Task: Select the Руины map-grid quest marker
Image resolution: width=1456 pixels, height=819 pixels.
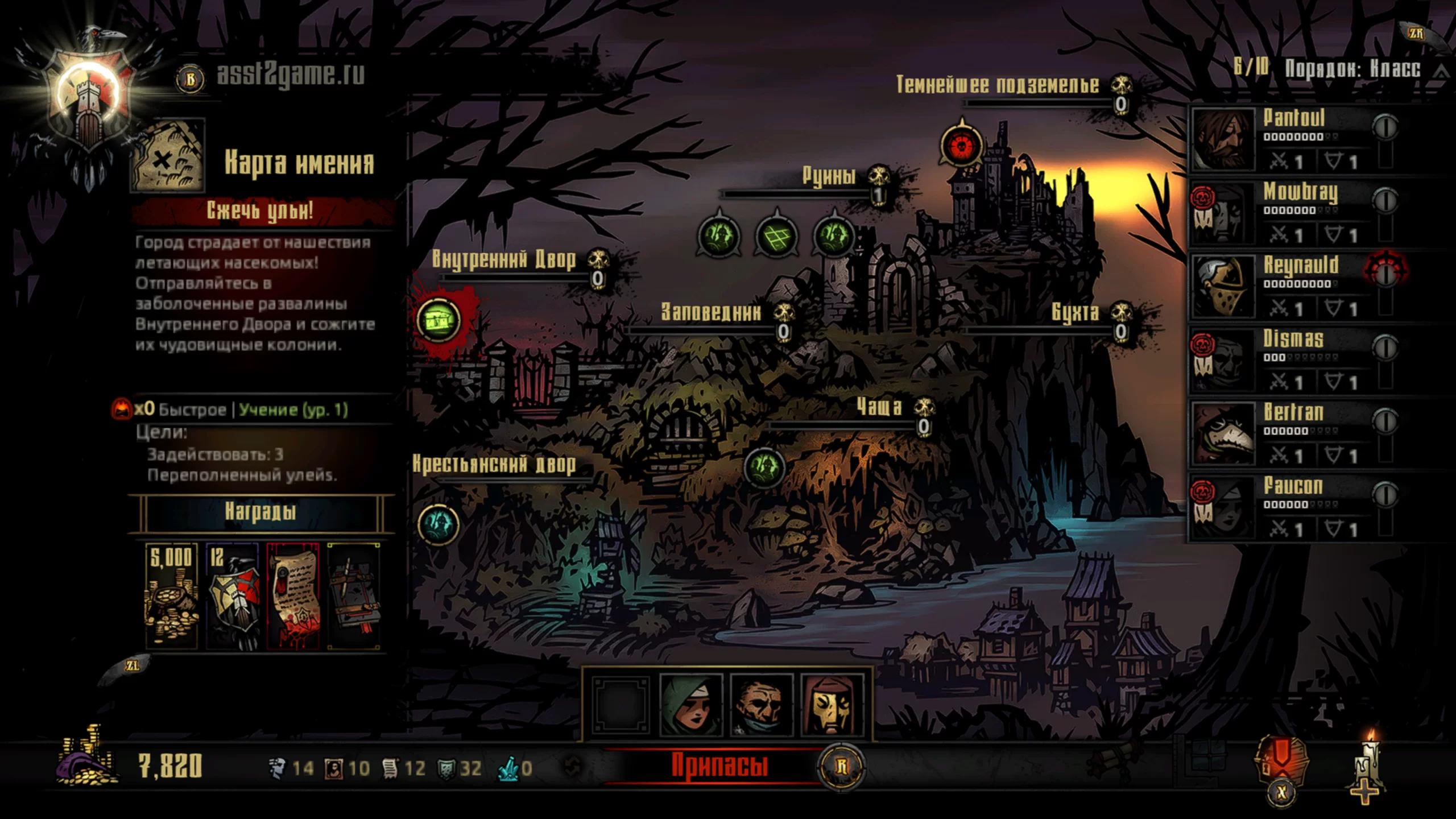Action: (x=776, y=236)
